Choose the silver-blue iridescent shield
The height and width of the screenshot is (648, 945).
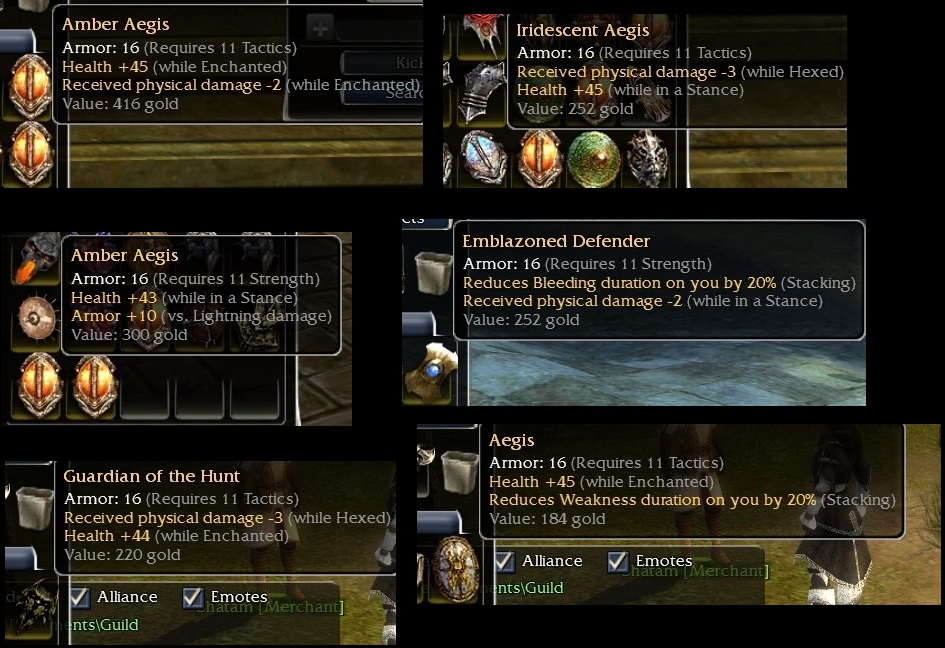point(485,158)
